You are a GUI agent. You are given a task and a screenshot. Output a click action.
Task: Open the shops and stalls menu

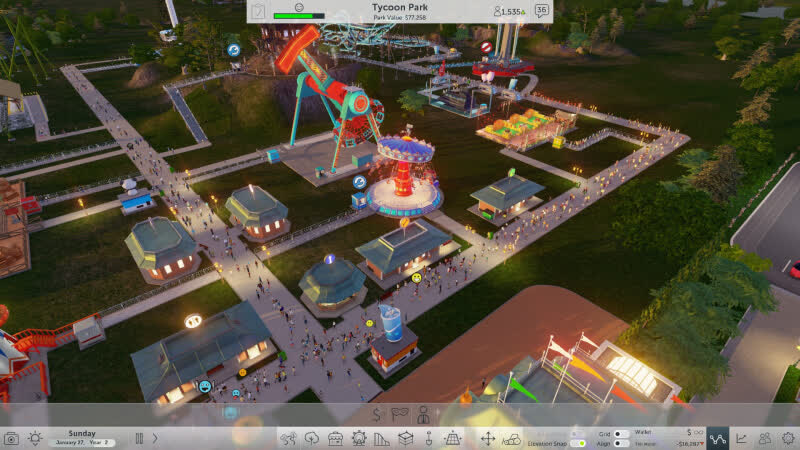coord(335,438)
